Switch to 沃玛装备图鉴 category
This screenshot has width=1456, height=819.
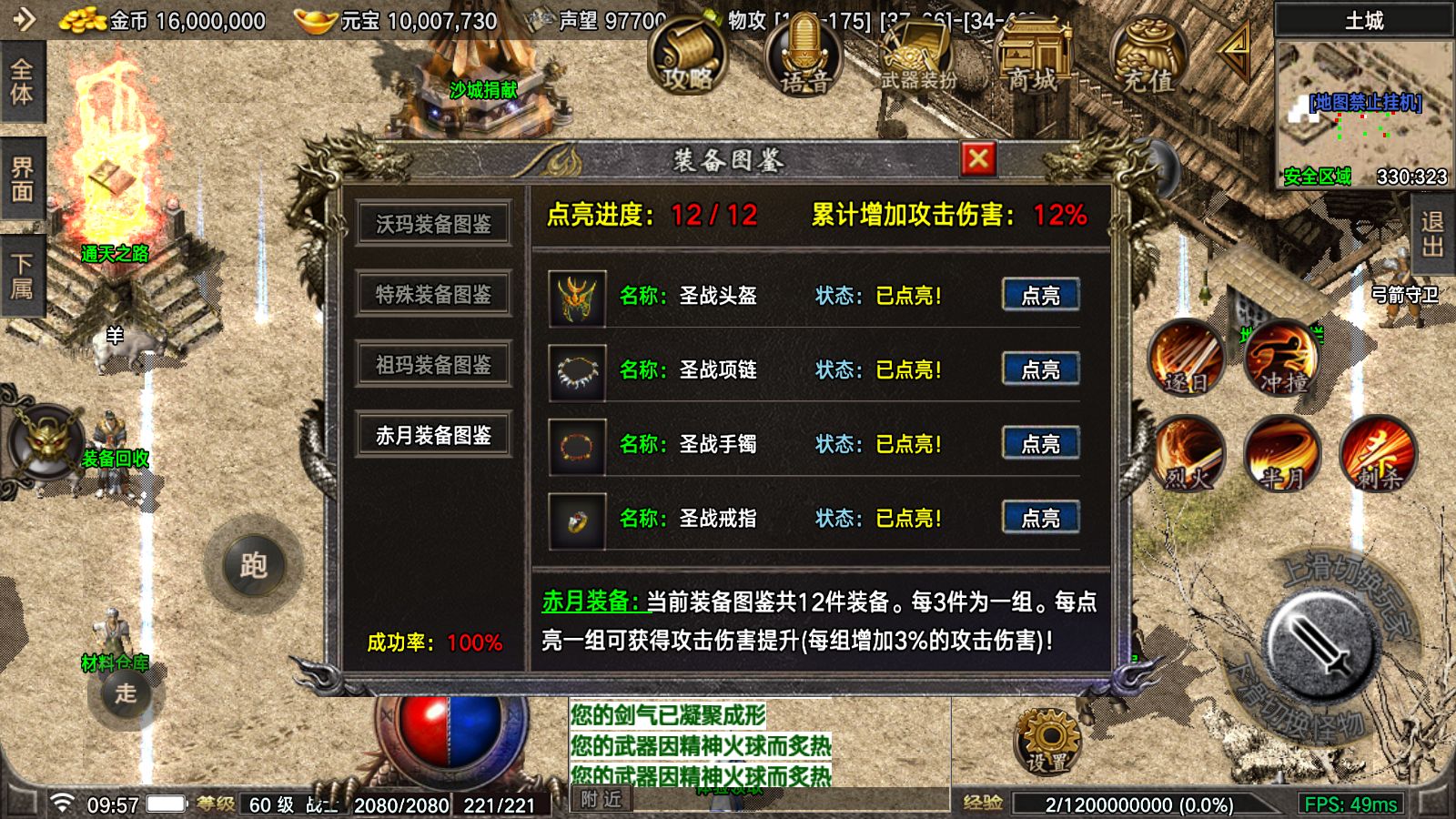(433, 221)
